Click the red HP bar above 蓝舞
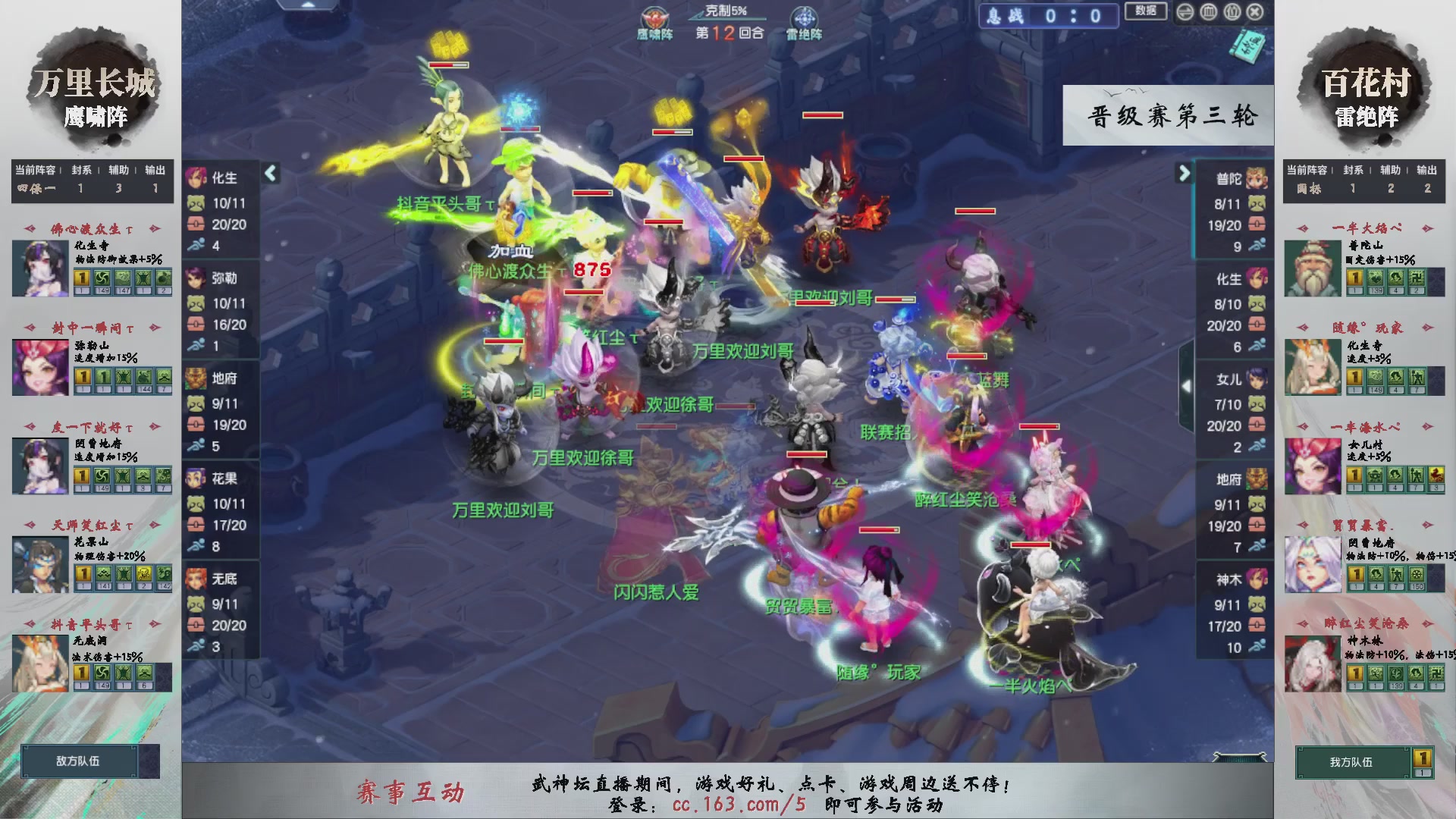Screen dimensions: 1456x819 [967, 356]
